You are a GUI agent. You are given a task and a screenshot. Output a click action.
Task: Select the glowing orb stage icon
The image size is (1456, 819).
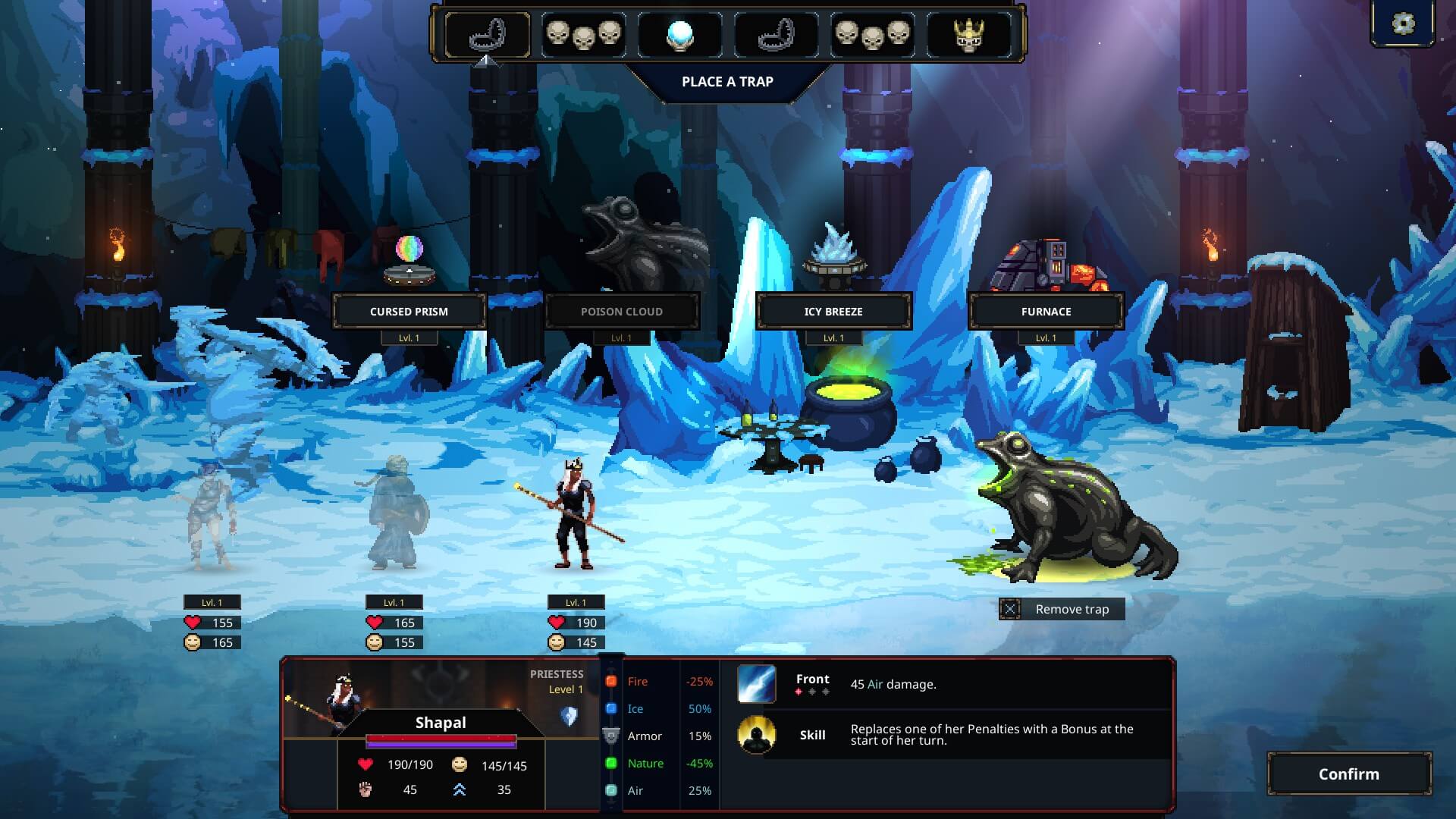(679, 34)
